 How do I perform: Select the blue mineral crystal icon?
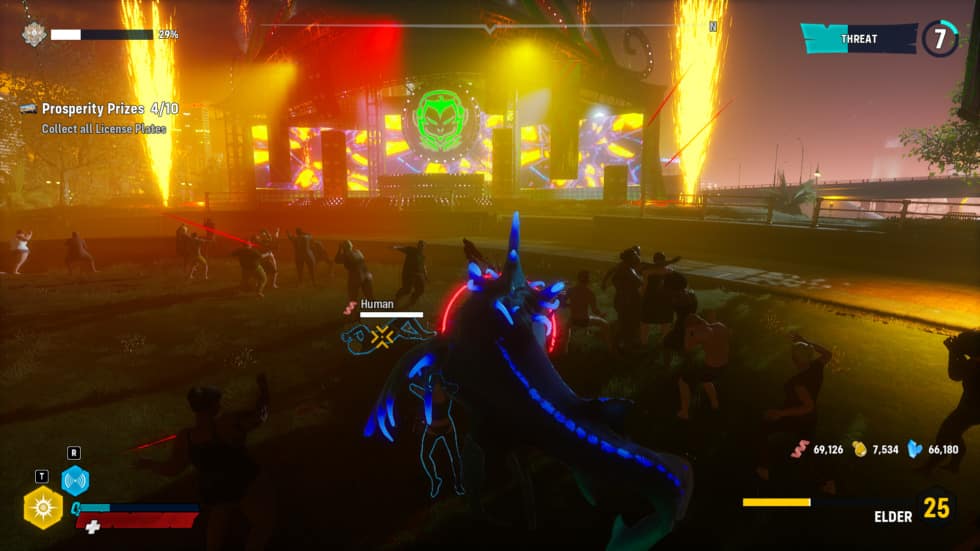click(x=914, y=449)
